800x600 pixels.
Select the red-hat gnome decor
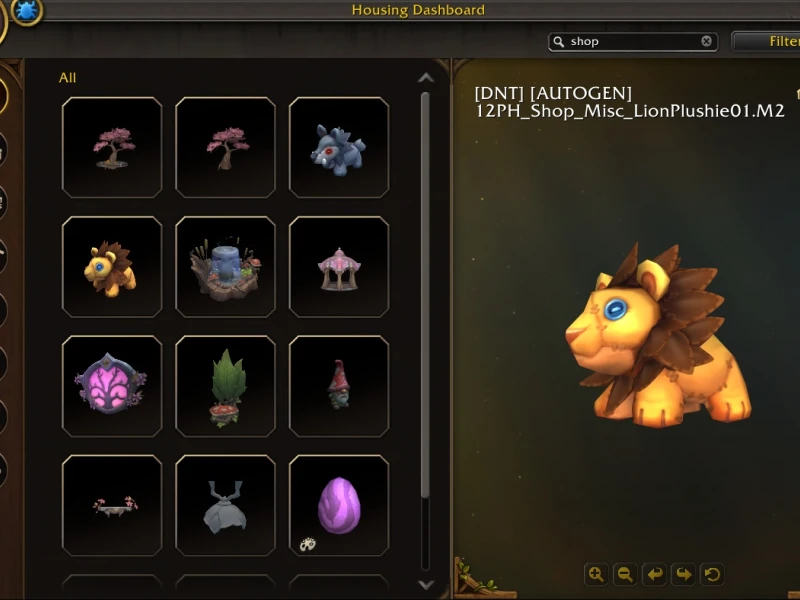pyautogui.click(x=339, y=386)
